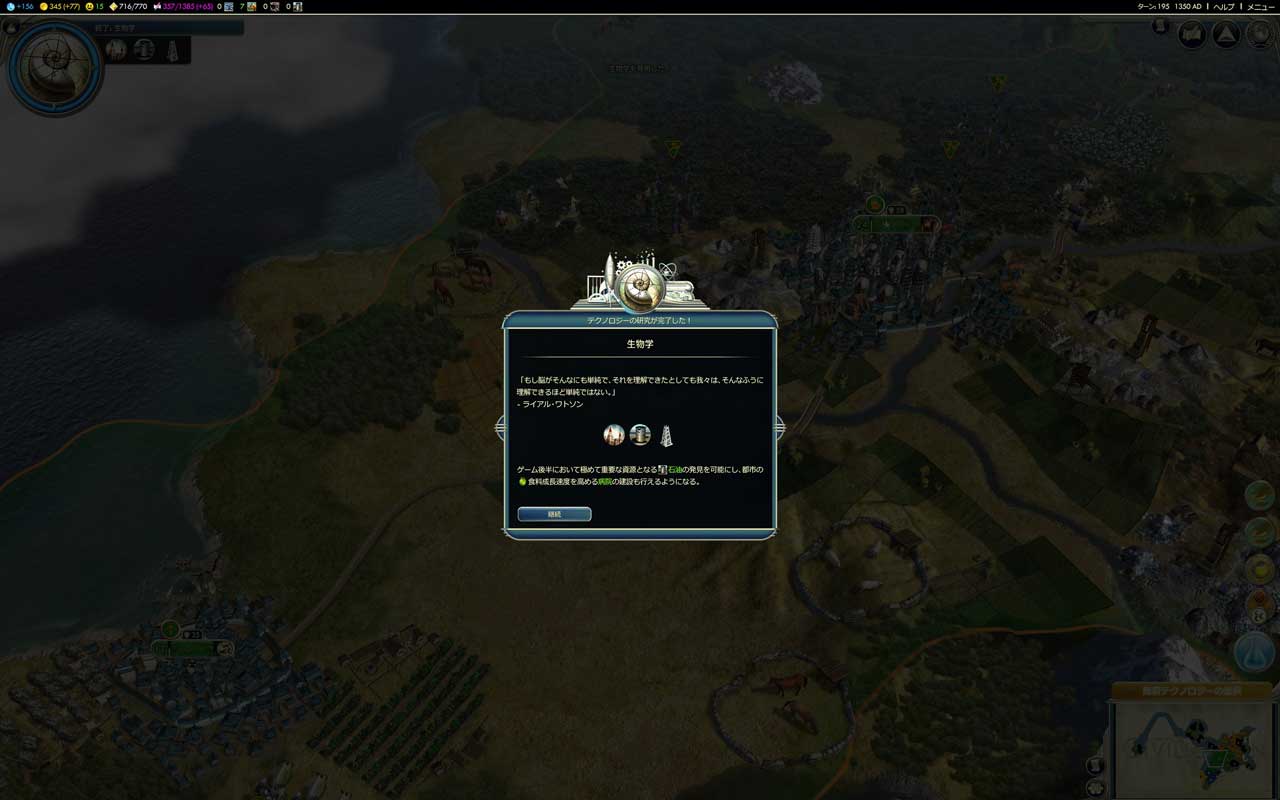This screenshot has height=800, width=1280.
Task: Open the globe diplomacy button
Action: [1258, 35]
